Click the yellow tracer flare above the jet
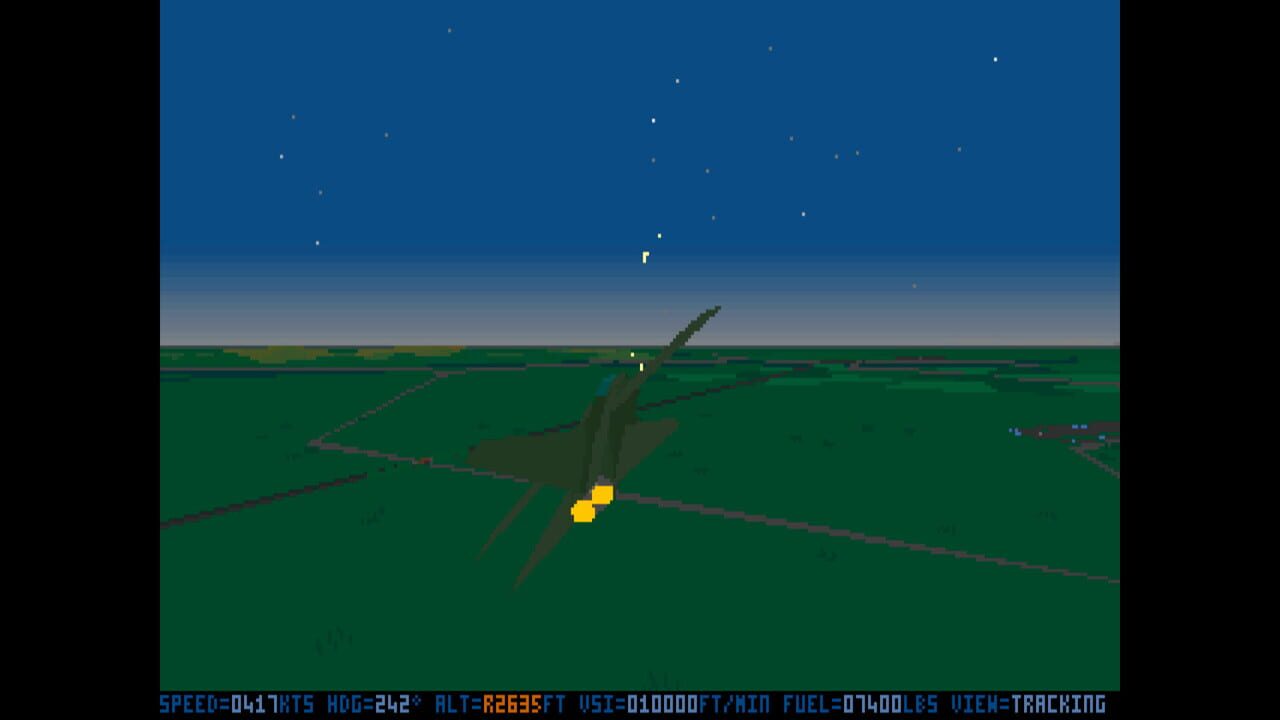 click(645, 255)
